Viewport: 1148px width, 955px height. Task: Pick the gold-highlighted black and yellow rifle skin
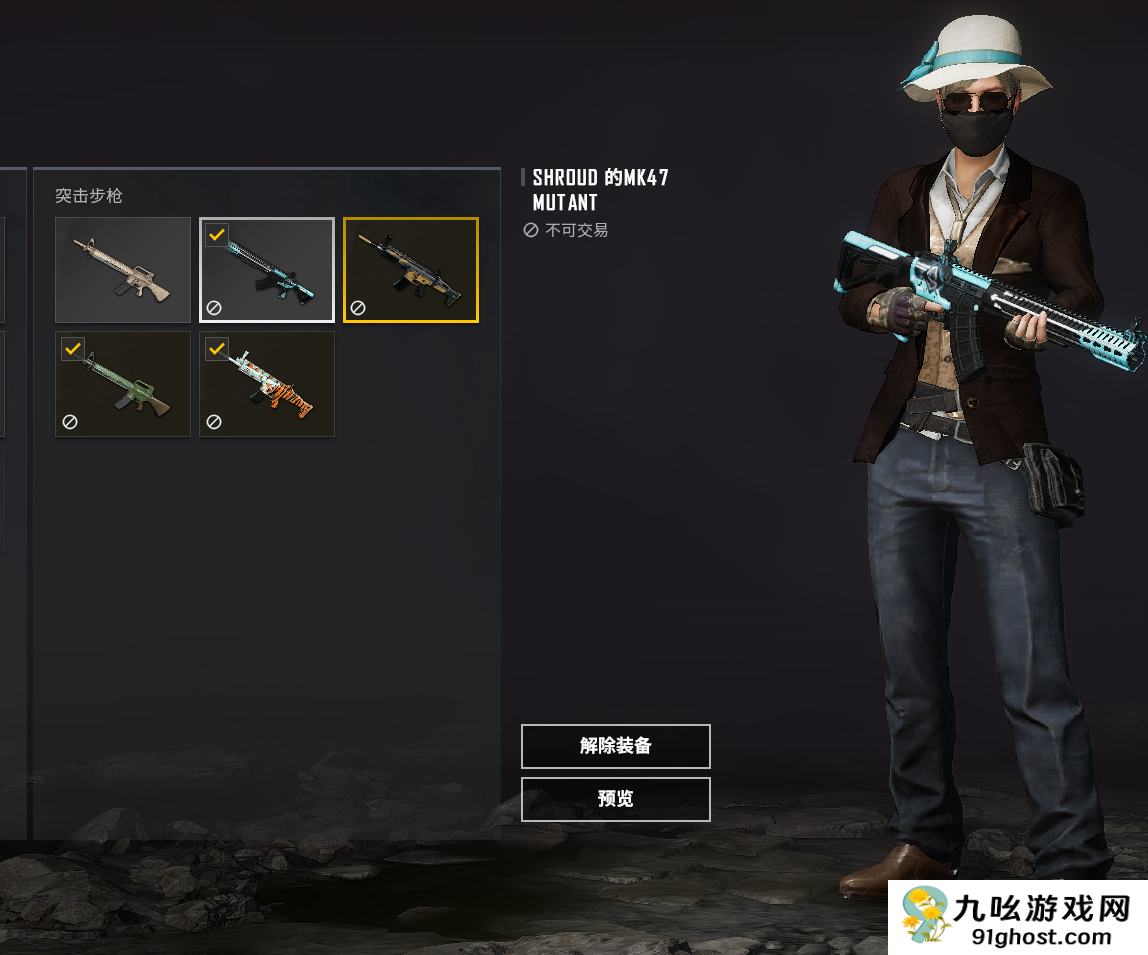(x=411, y=270)
